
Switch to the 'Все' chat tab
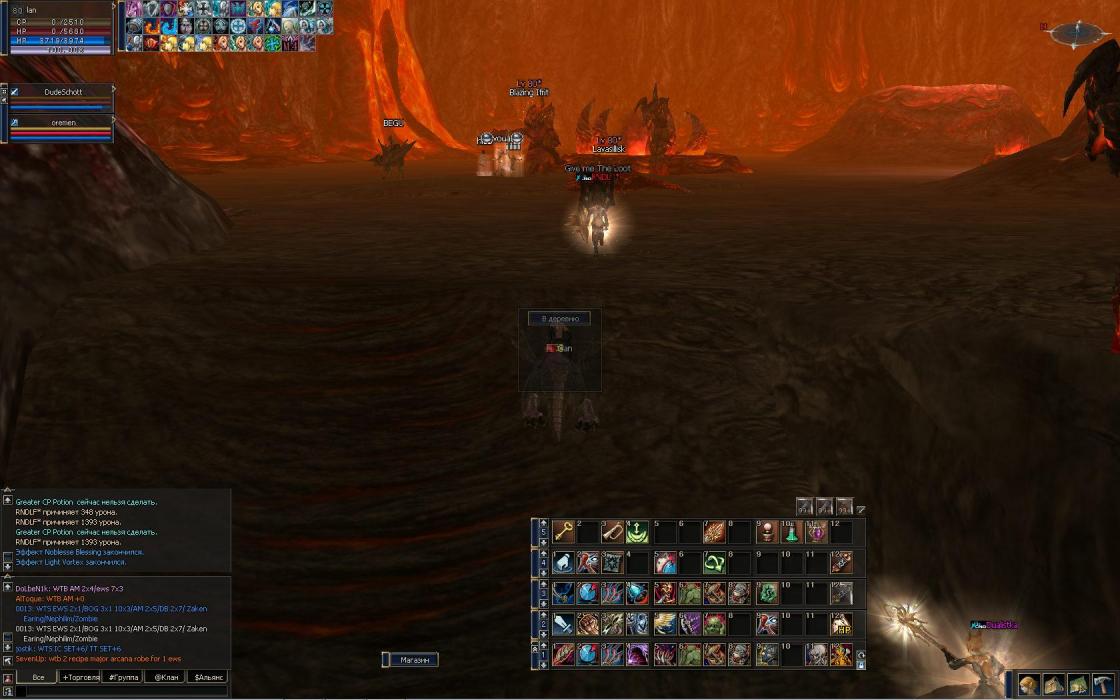[37, 677]
